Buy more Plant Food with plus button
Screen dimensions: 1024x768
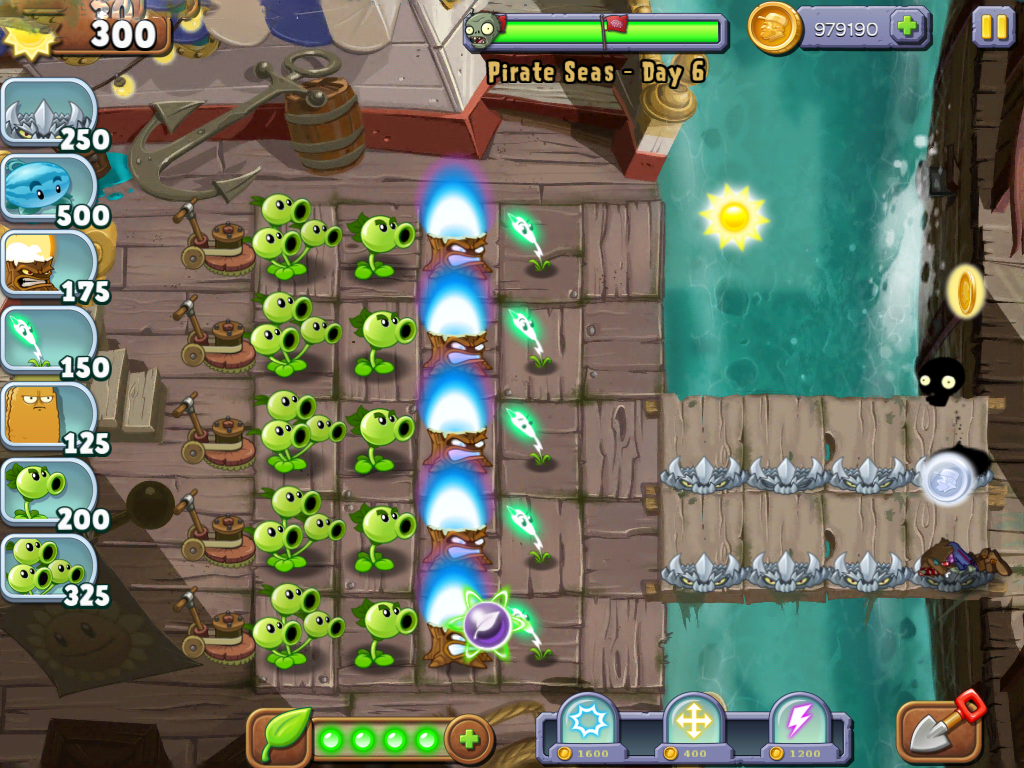click(x=468, y=740)
